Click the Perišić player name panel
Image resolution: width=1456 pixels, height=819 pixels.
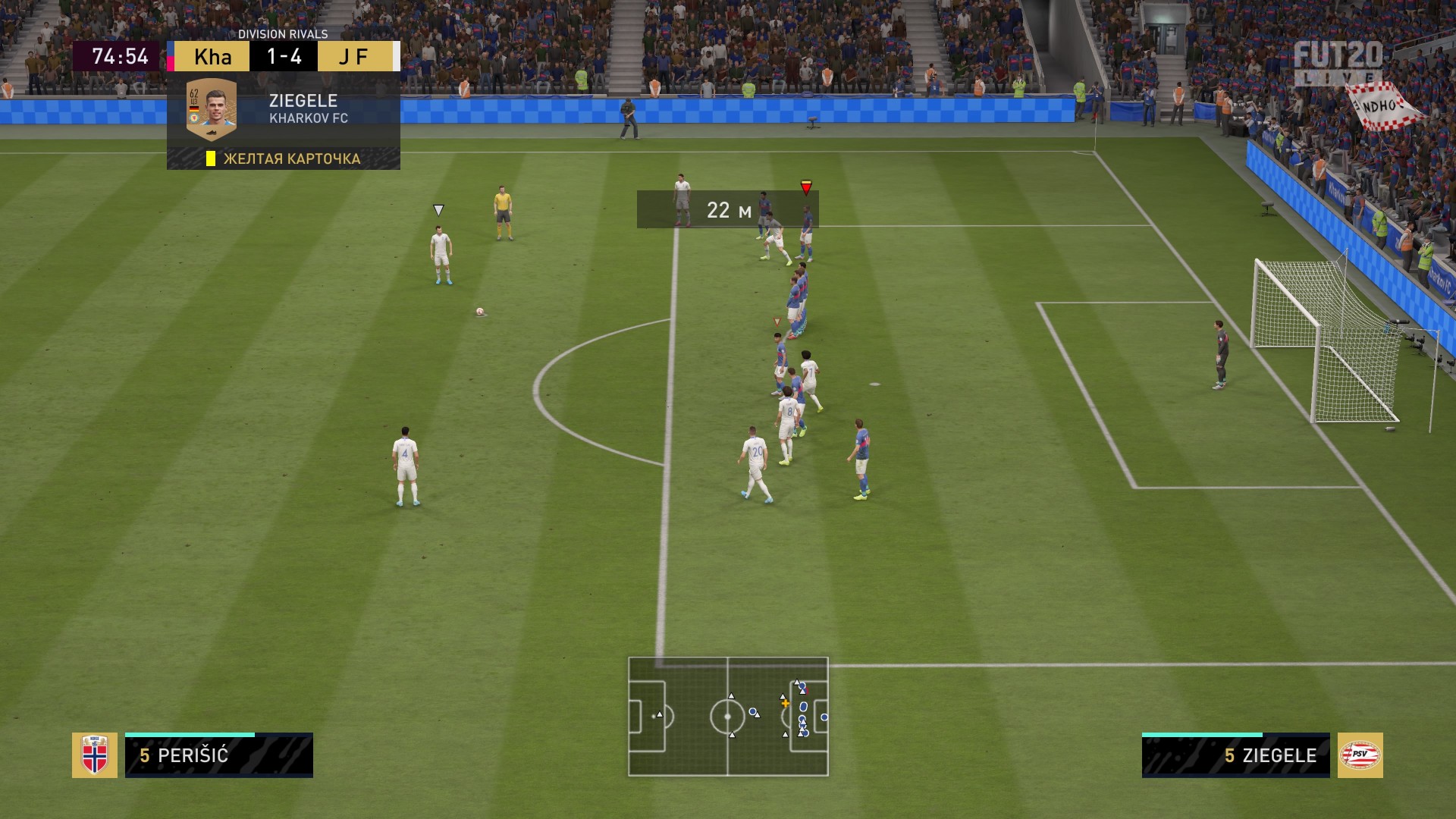[219, 755]
